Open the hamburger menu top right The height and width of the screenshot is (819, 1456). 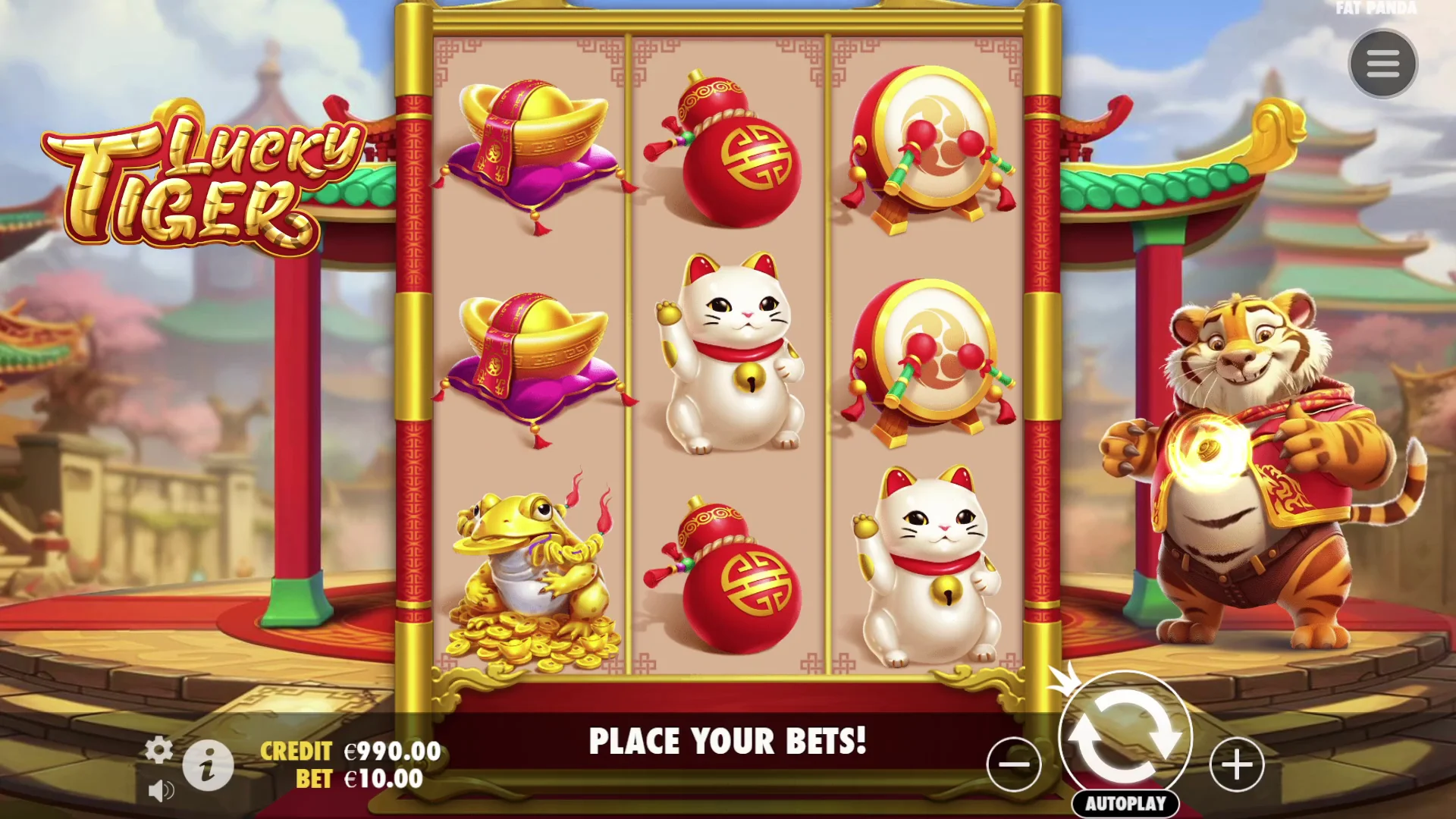point(1384,63)
